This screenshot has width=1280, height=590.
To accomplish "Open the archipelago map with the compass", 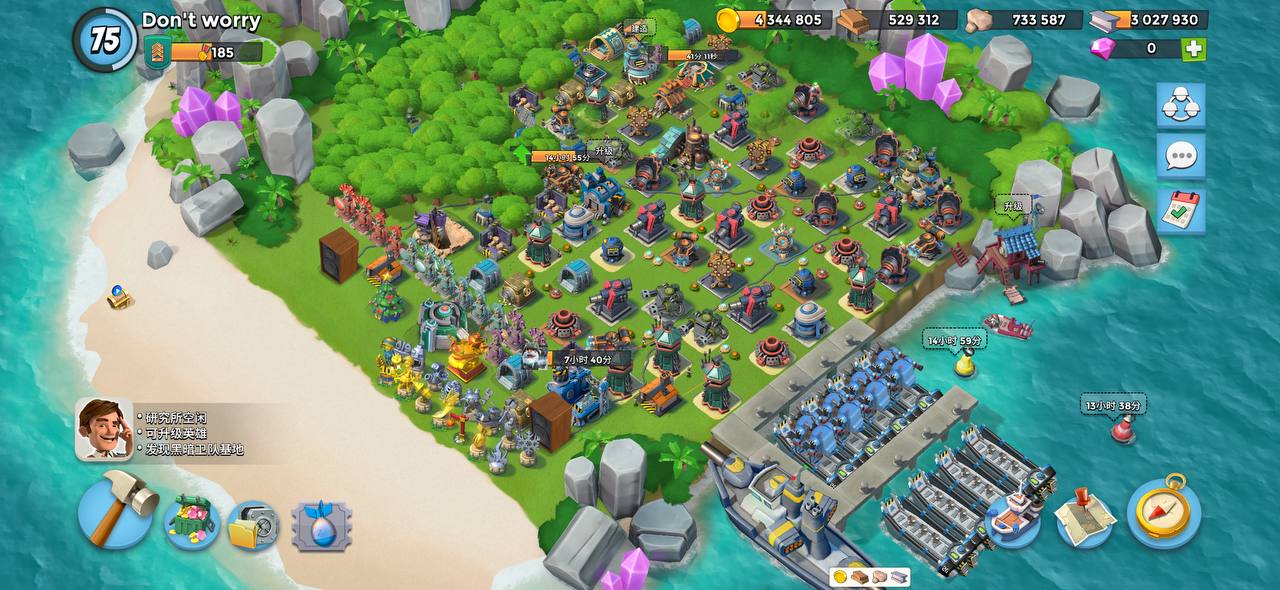I will coord(1163,511).
